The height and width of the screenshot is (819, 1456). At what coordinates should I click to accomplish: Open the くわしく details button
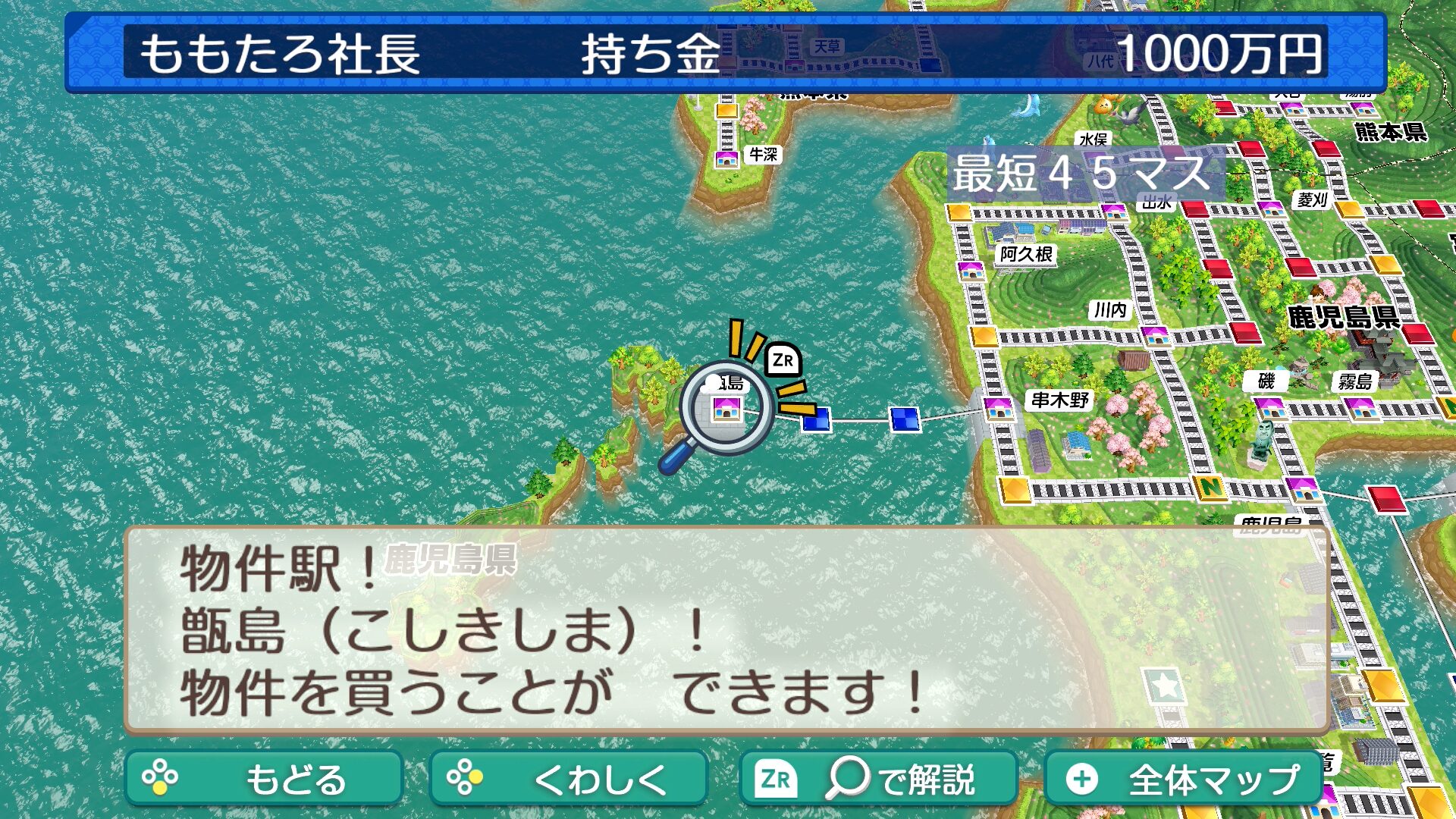[x=568, y=779]
